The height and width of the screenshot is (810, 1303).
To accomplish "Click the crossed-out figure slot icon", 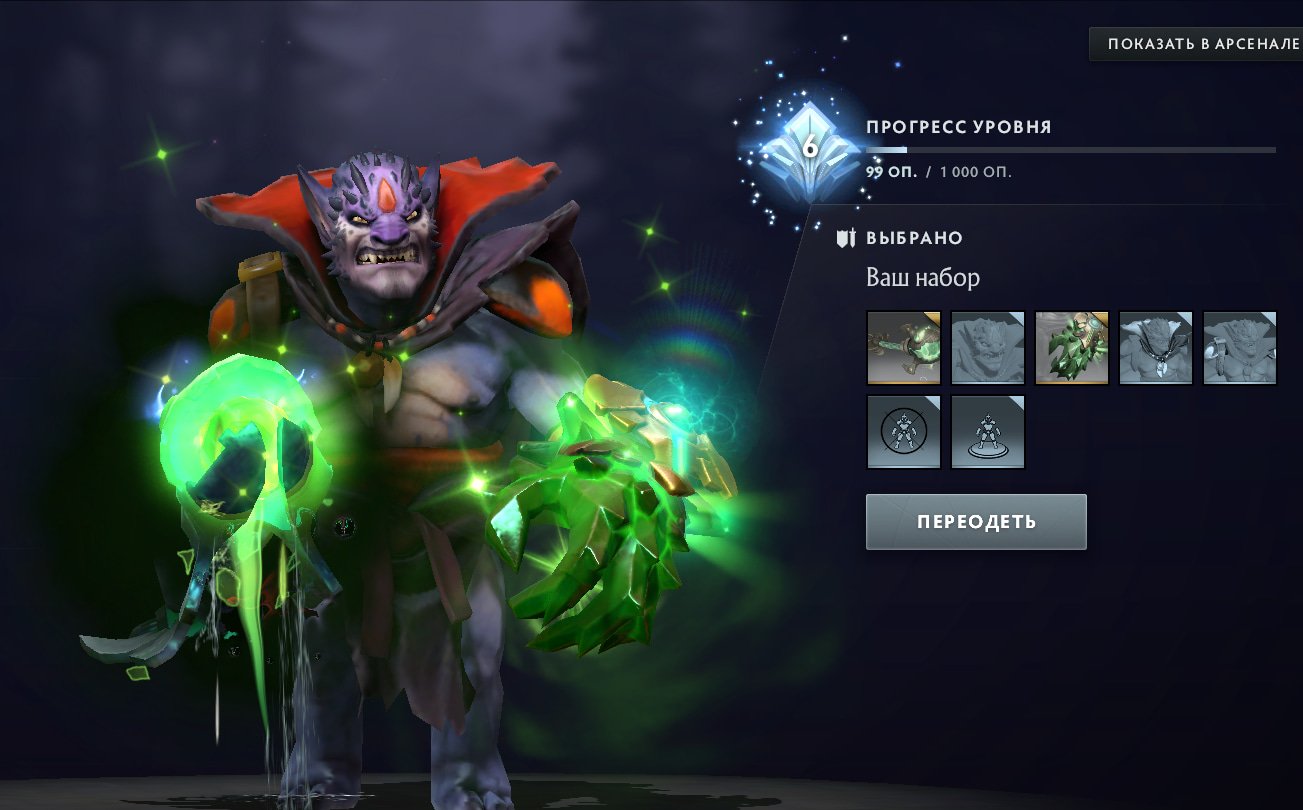I will [903, 433].
